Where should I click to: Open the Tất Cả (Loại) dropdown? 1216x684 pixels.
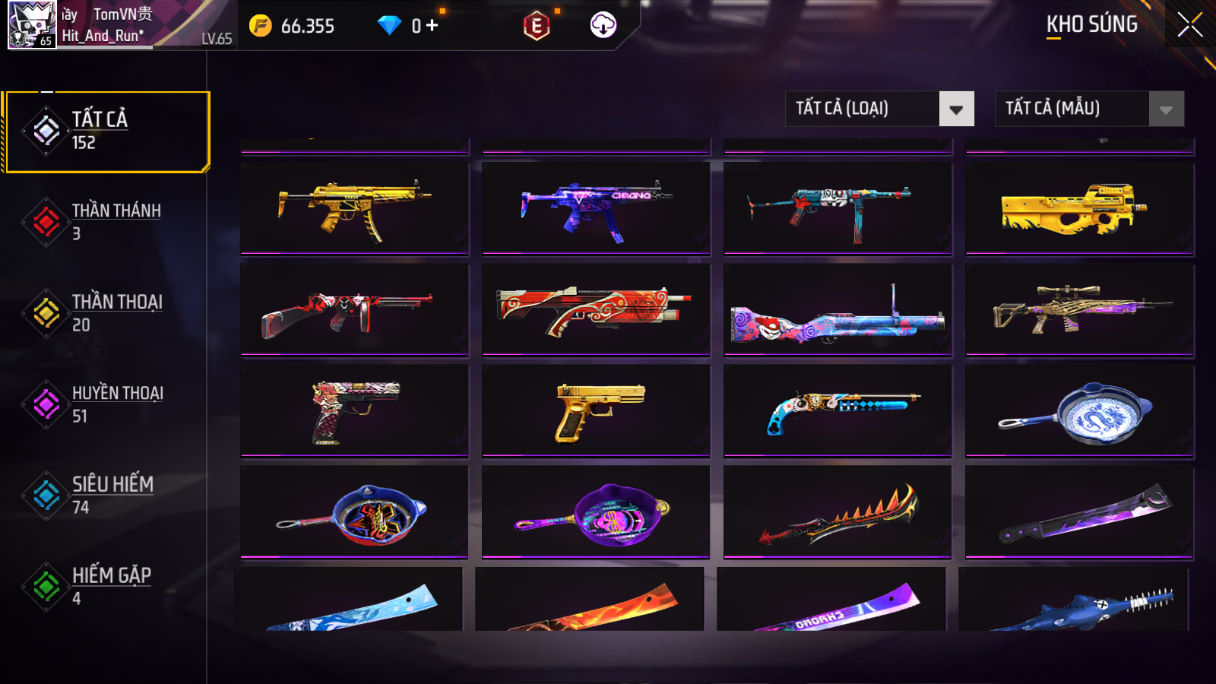879,109
